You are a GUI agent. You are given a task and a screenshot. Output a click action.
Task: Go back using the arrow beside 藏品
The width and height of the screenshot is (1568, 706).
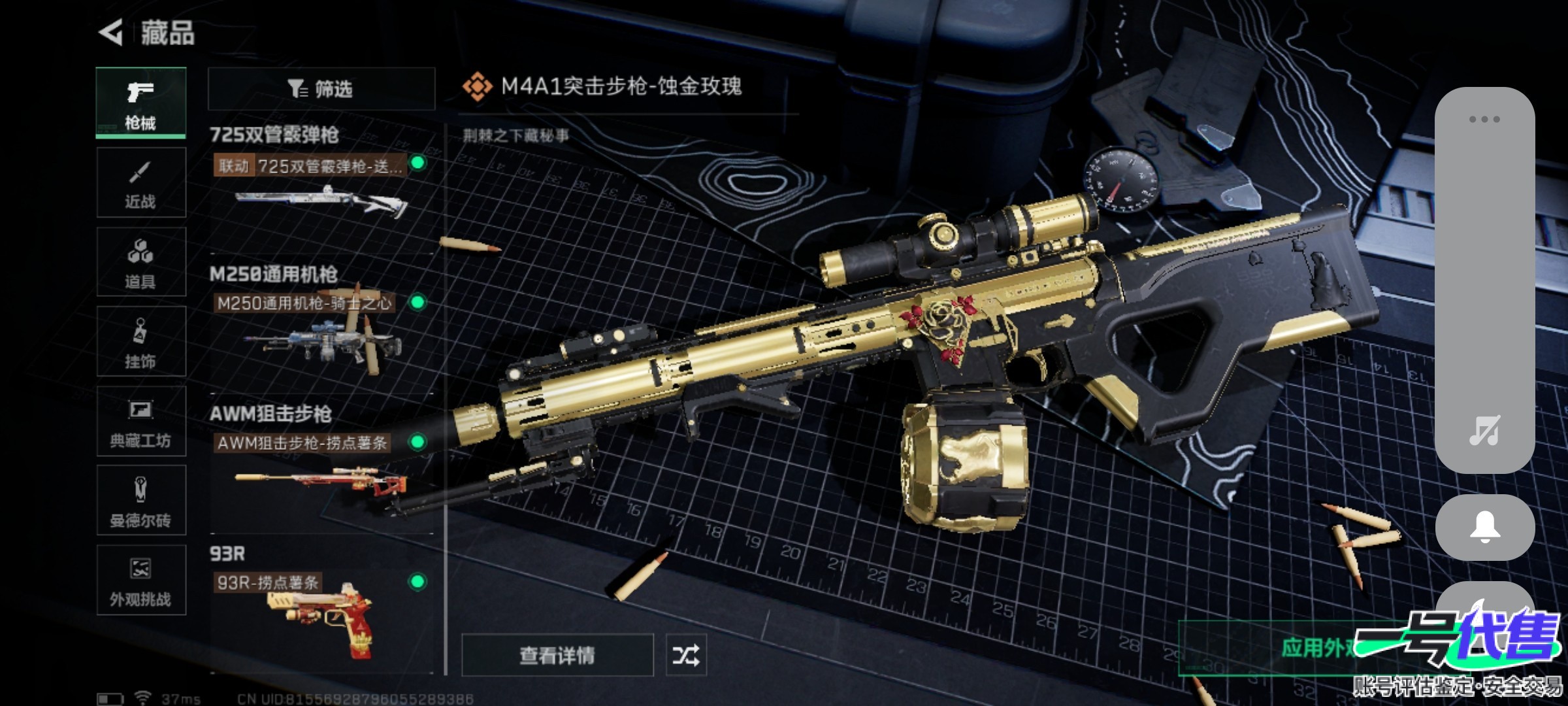click(111, 33)
